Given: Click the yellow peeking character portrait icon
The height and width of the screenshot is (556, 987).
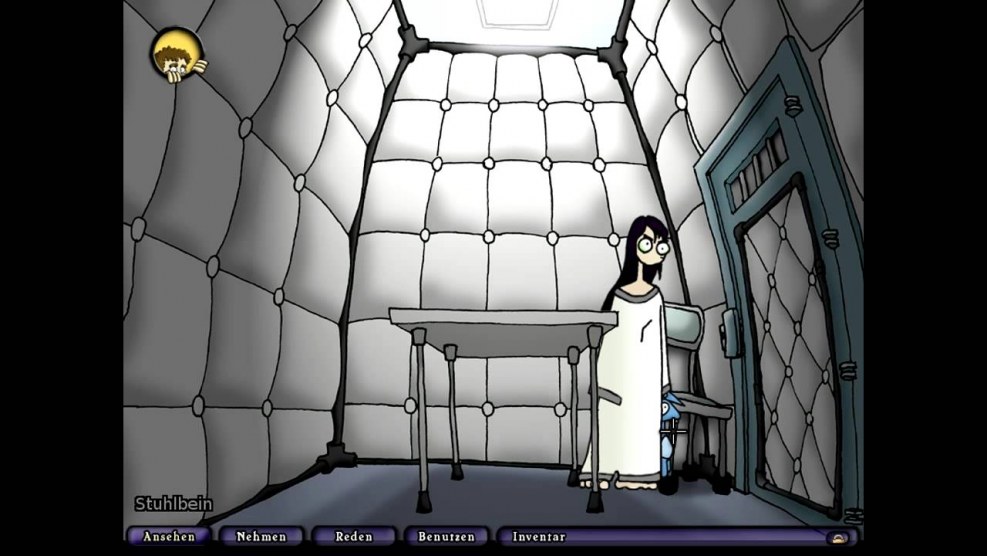Looking at the screenshot, I should (178, 55).
